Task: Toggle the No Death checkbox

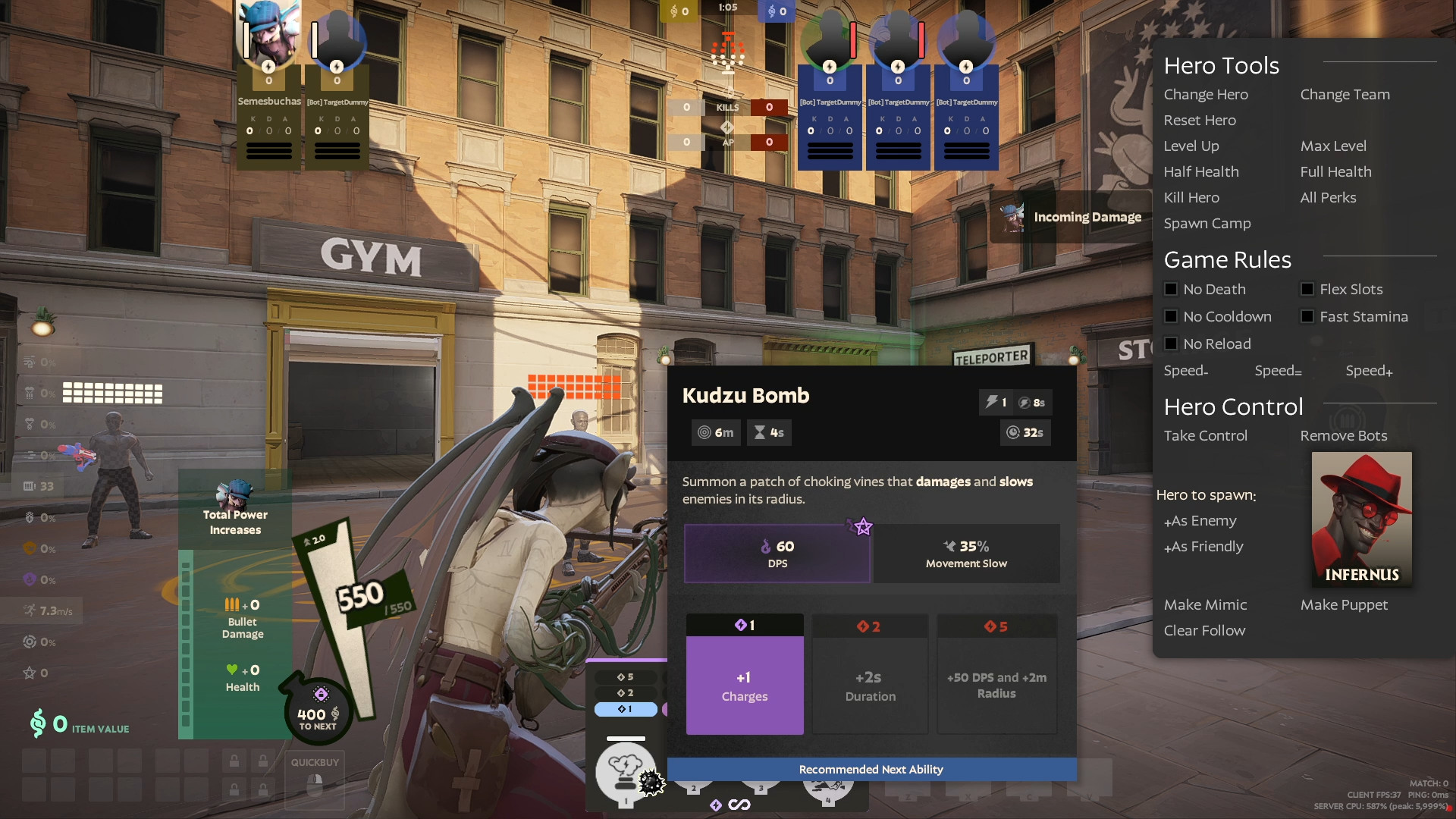Action: tap(1172, 290)
